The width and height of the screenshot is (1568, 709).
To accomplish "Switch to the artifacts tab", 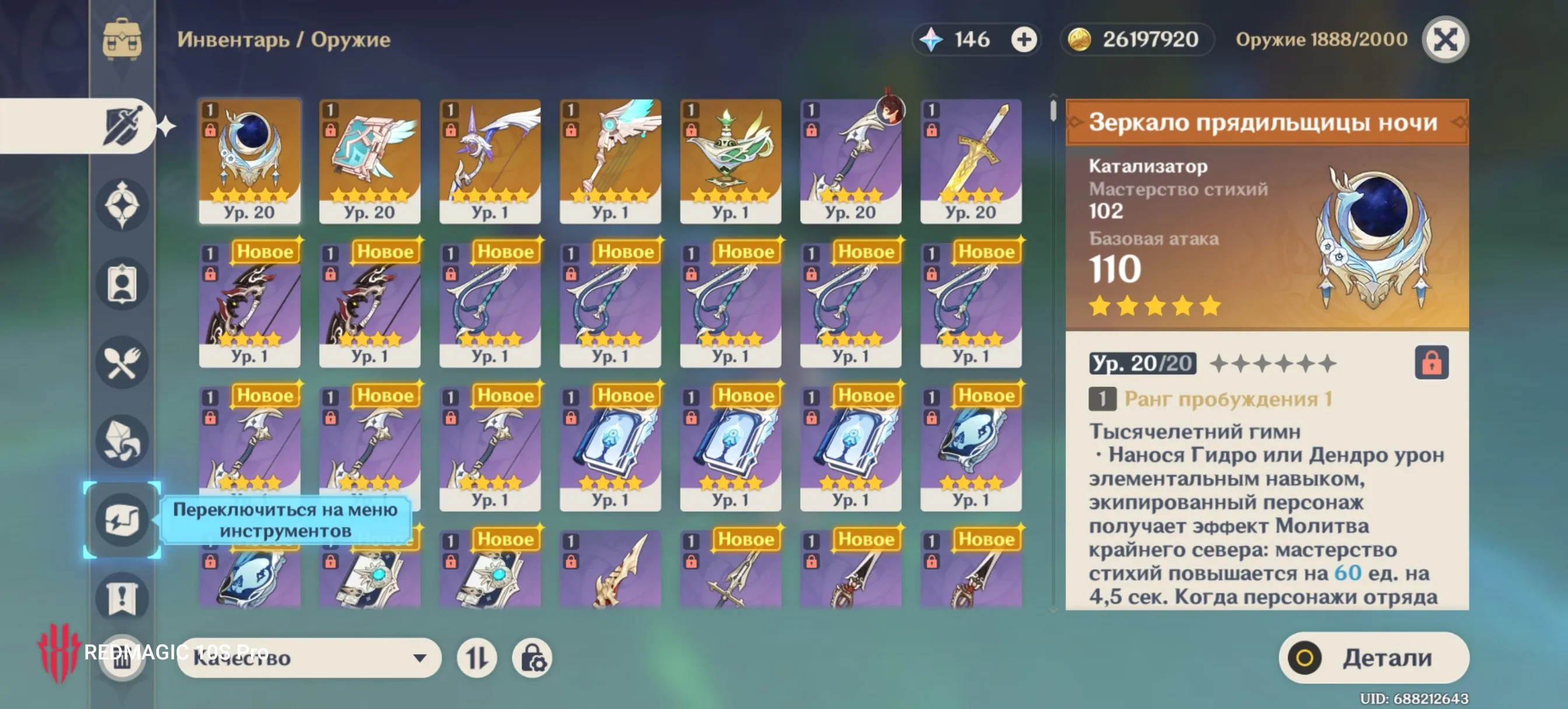I will click(122, 205).
